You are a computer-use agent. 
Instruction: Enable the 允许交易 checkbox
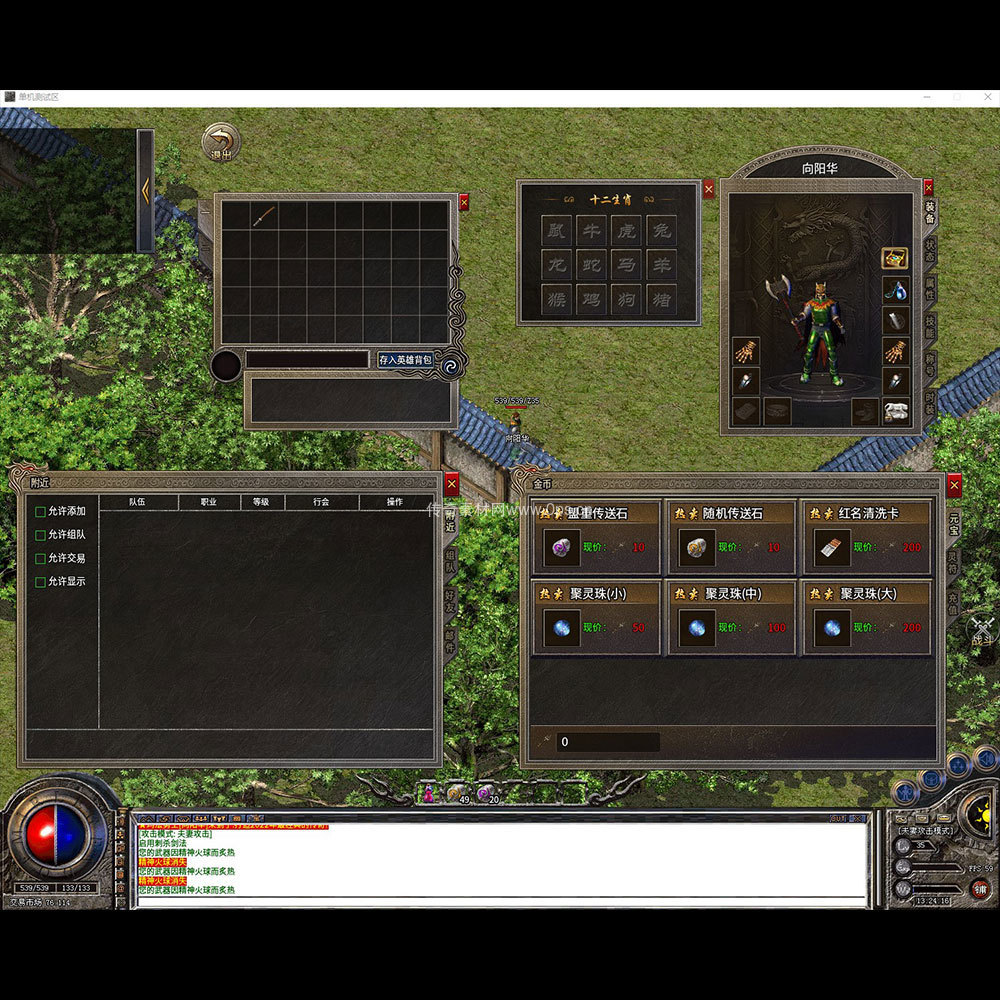41,558
